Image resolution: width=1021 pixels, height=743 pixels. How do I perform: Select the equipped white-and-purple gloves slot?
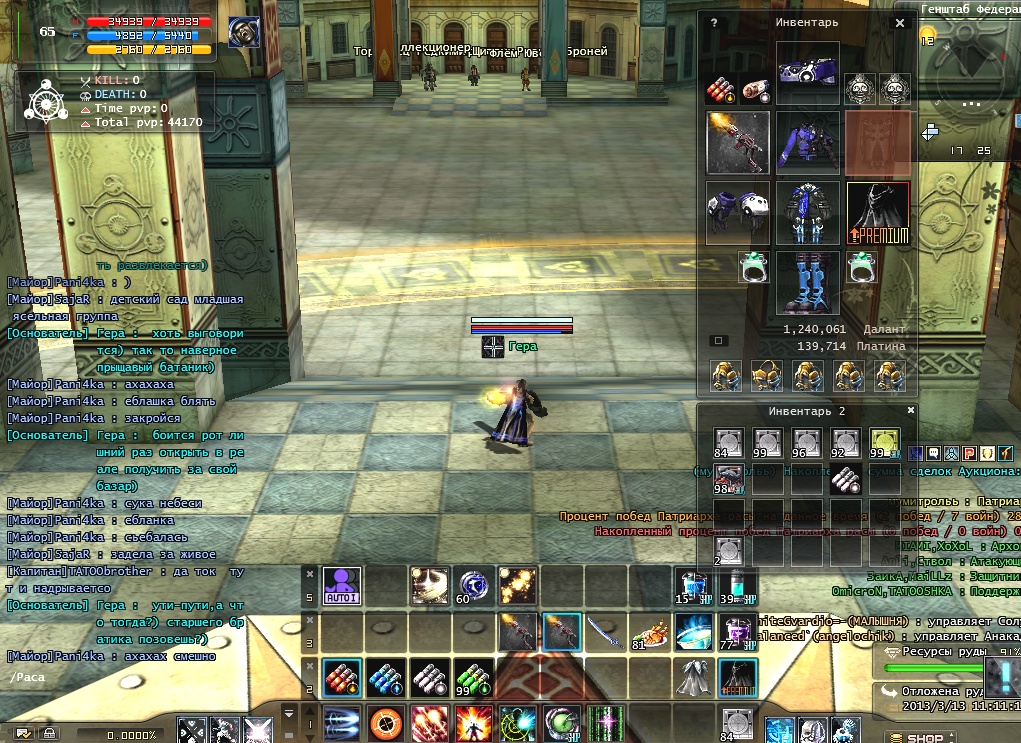point(737,212)
